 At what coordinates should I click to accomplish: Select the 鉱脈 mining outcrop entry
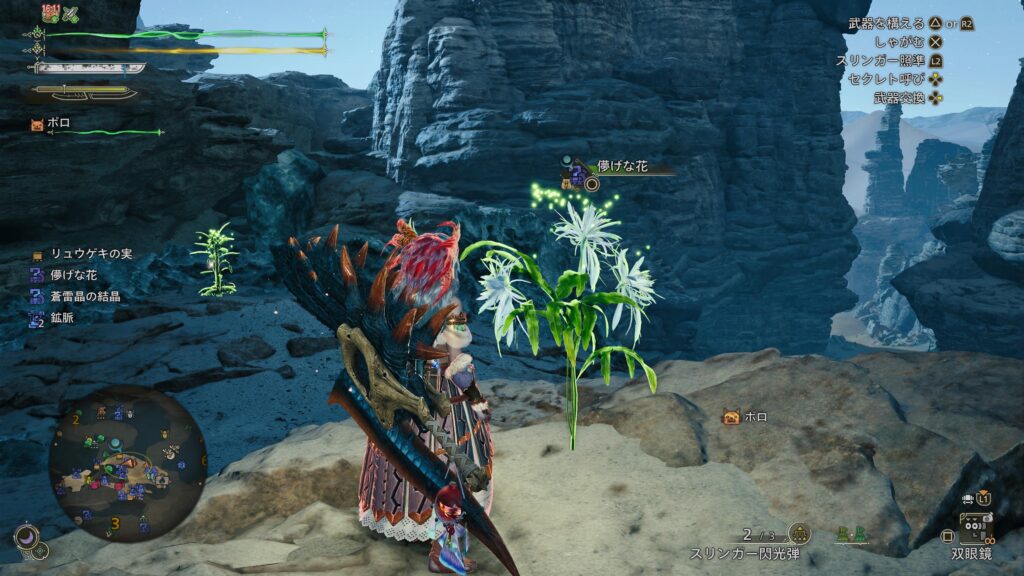tap(58, 318)
